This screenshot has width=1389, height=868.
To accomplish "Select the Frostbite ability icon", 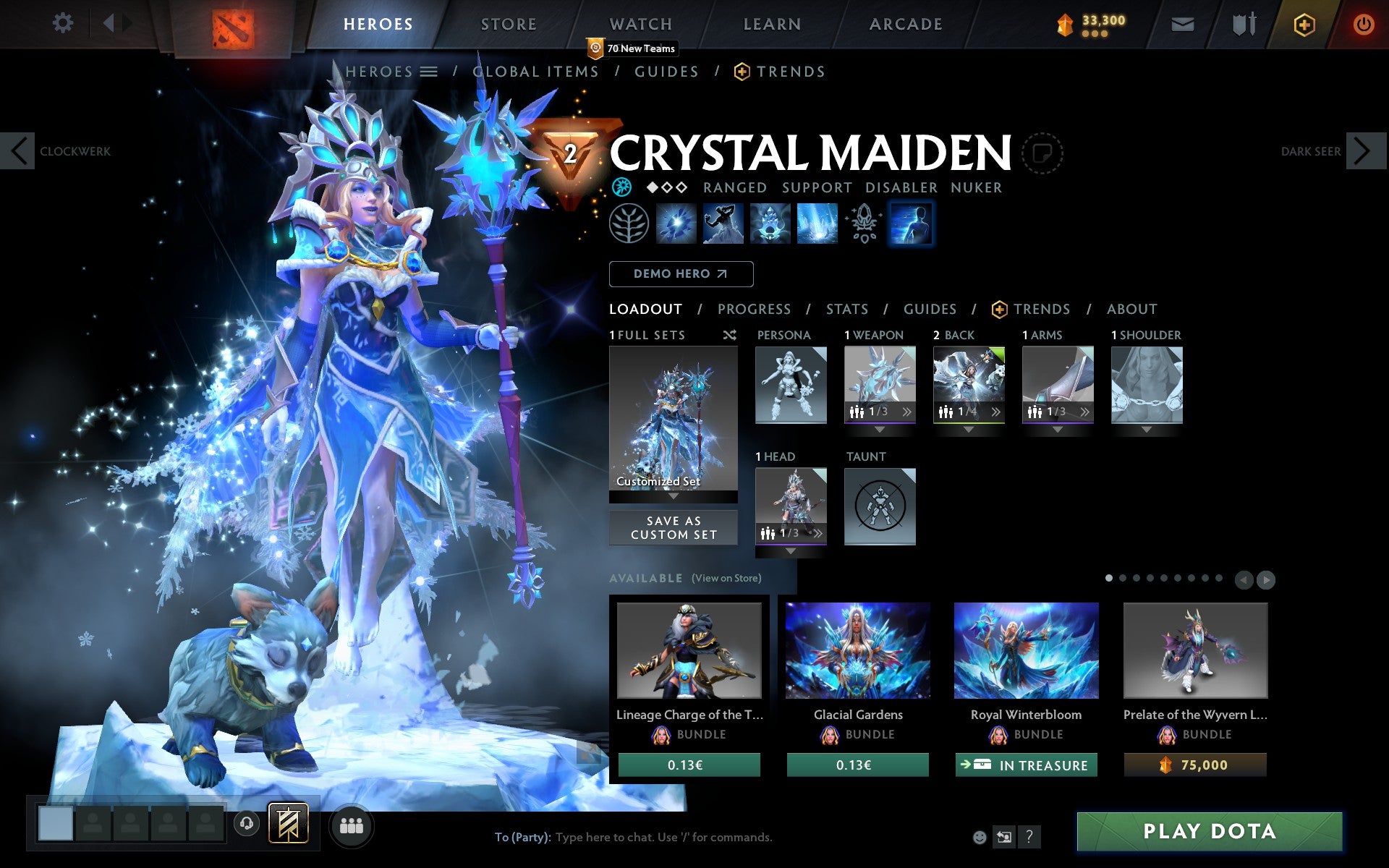I will [x=723, y=224].
